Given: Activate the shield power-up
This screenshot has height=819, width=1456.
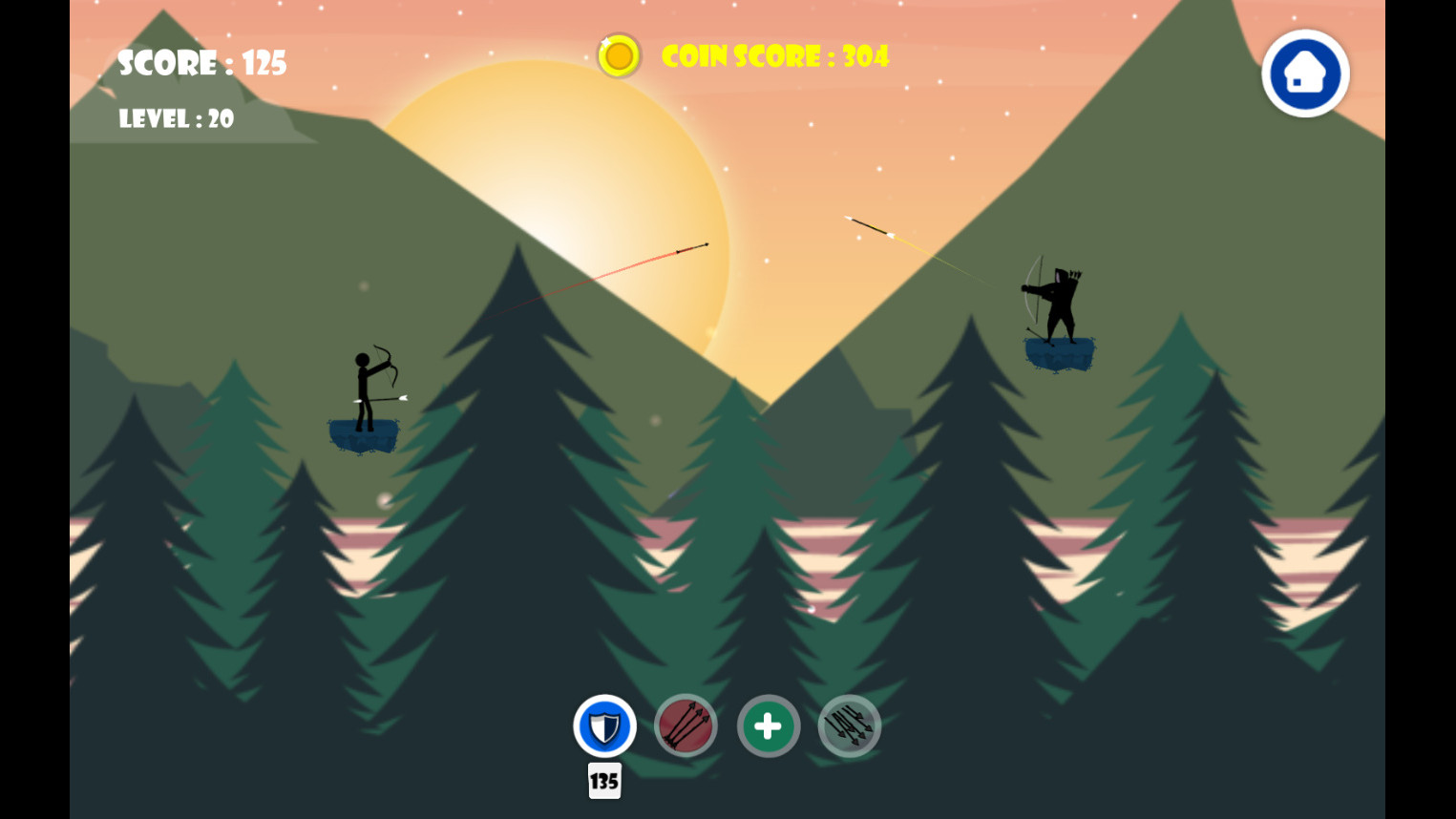Looking at the screenshot, I should click(x=603, y=726).
